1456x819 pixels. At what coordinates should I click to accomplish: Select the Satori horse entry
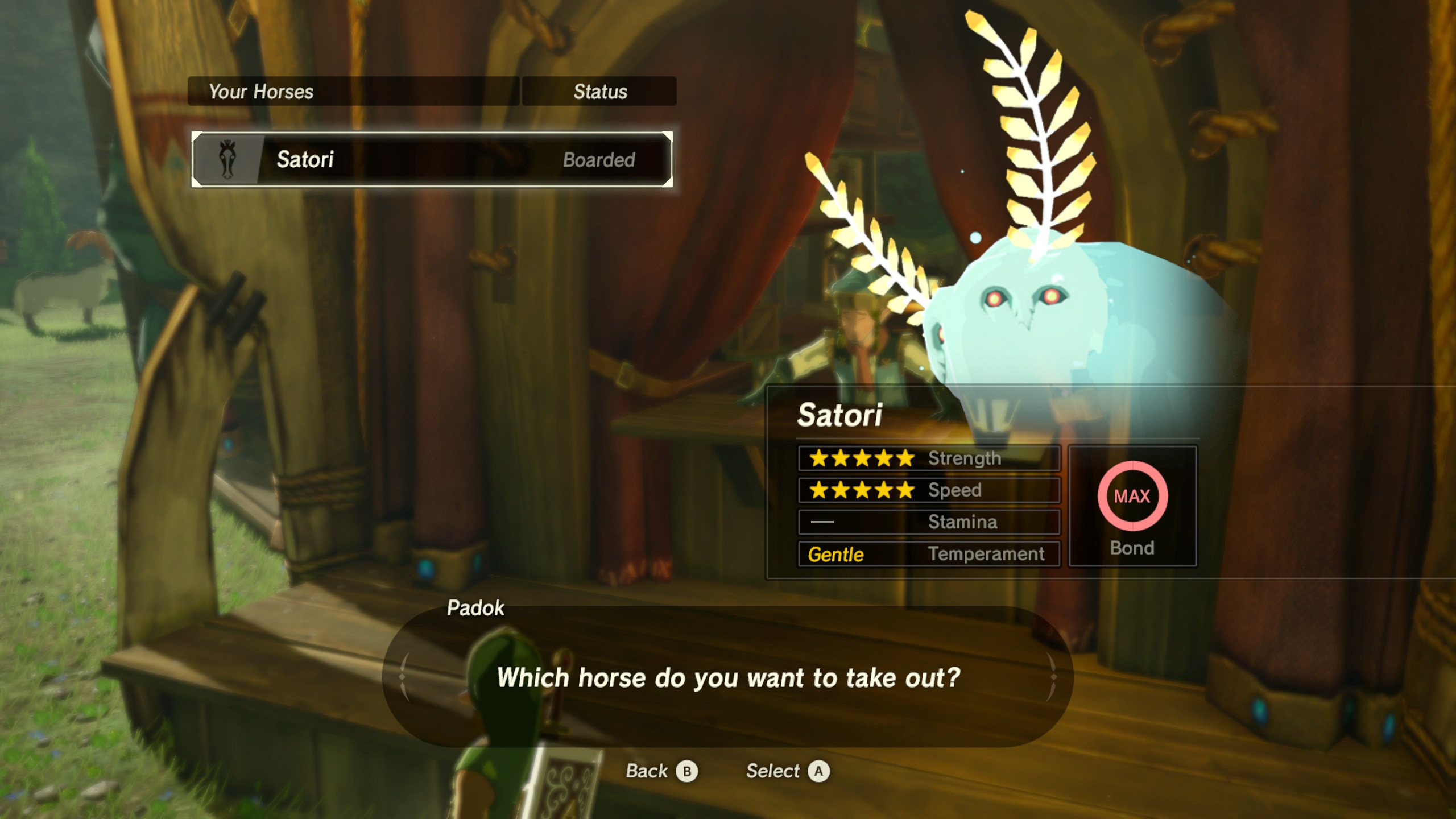(x=432, y=160)
